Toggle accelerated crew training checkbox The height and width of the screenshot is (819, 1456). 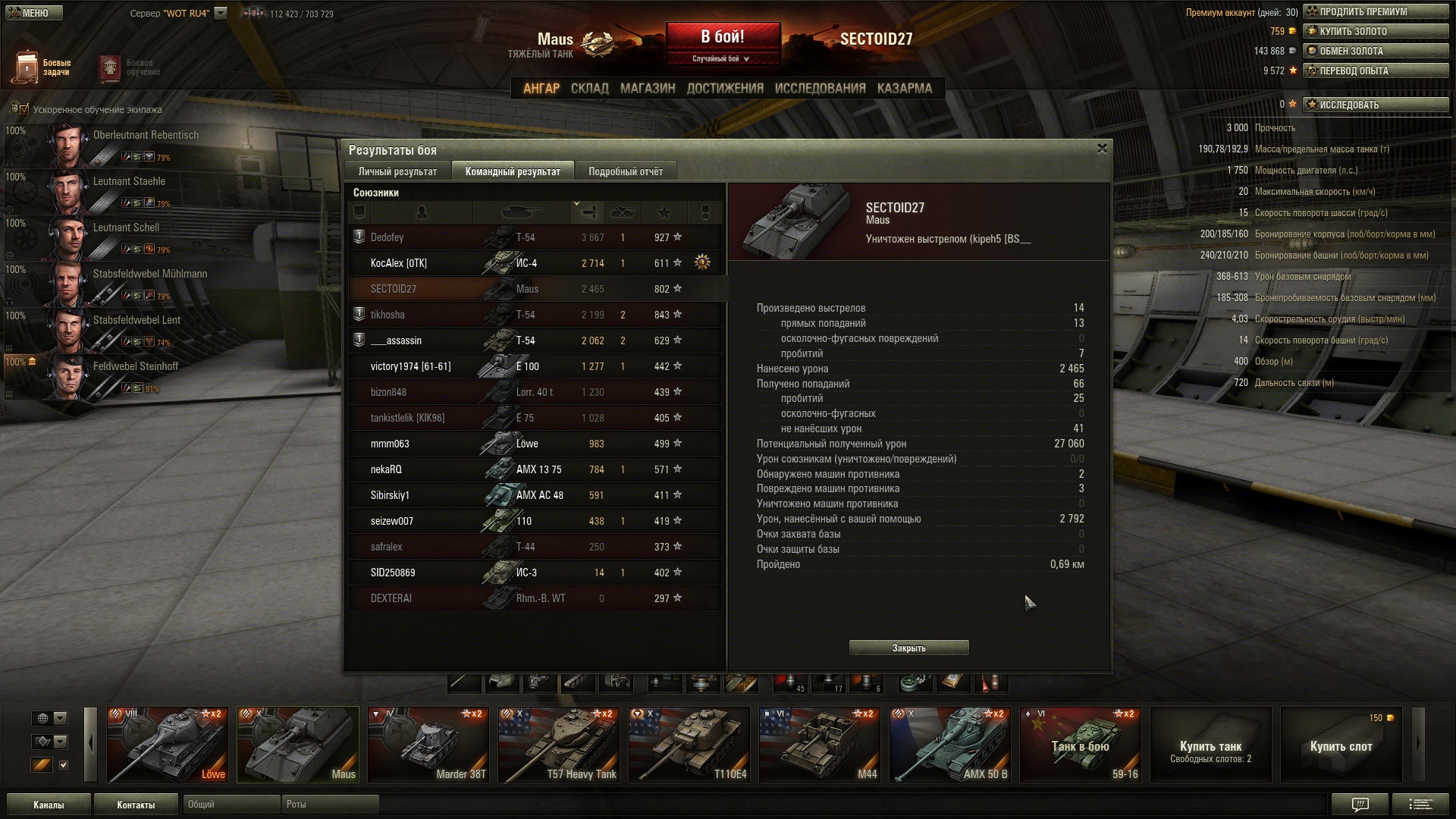coord(24,109)
